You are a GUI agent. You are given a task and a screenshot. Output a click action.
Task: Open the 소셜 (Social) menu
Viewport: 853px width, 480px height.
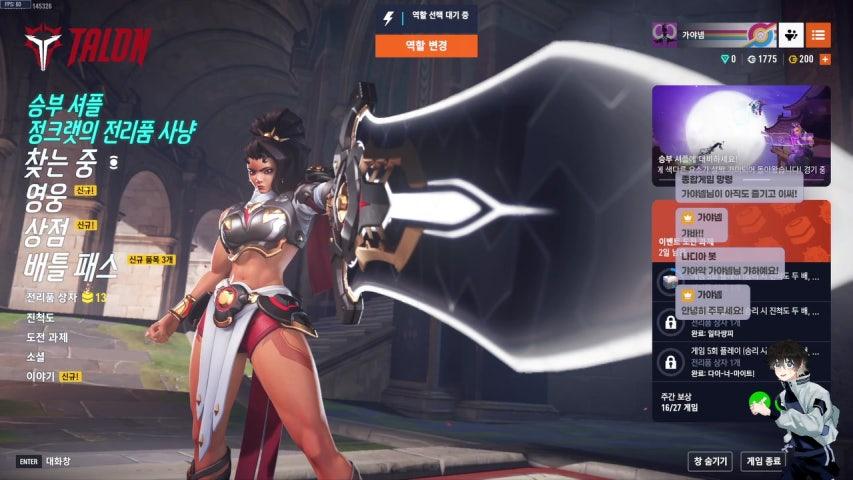[x=36, y=357]
